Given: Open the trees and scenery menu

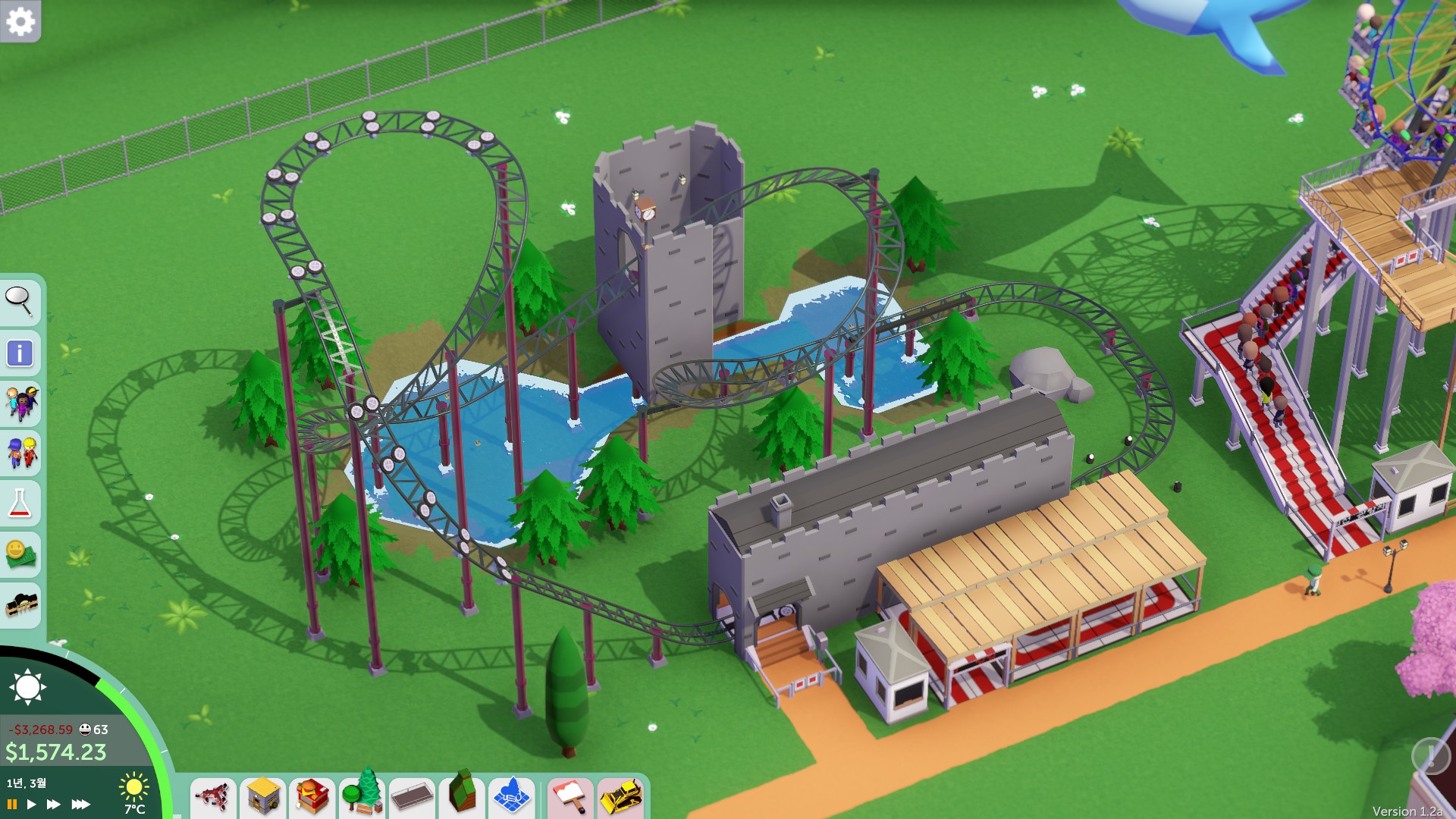Looking at the screenshot, I should point(362,795).
